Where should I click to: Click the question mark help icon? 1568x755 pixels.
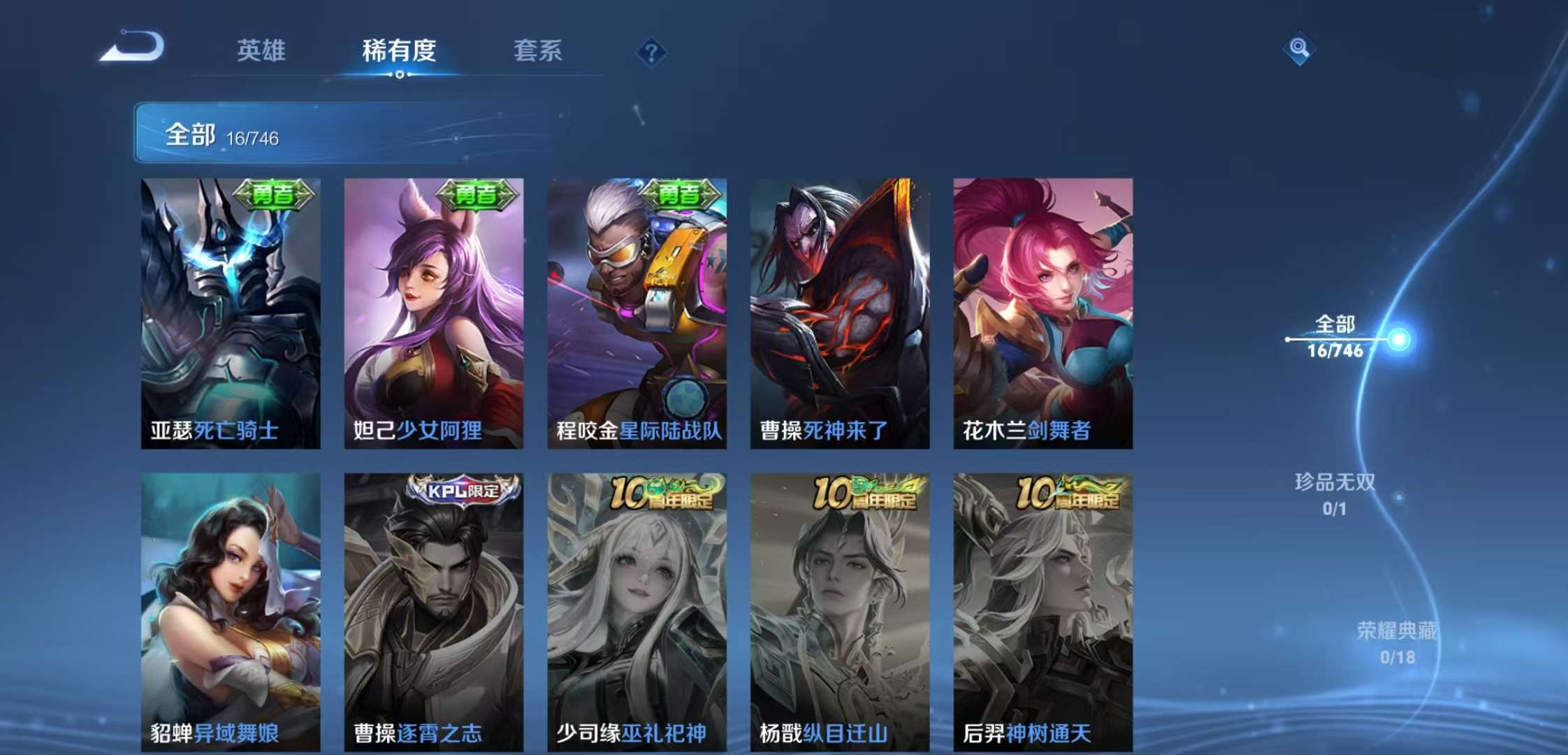653,50
